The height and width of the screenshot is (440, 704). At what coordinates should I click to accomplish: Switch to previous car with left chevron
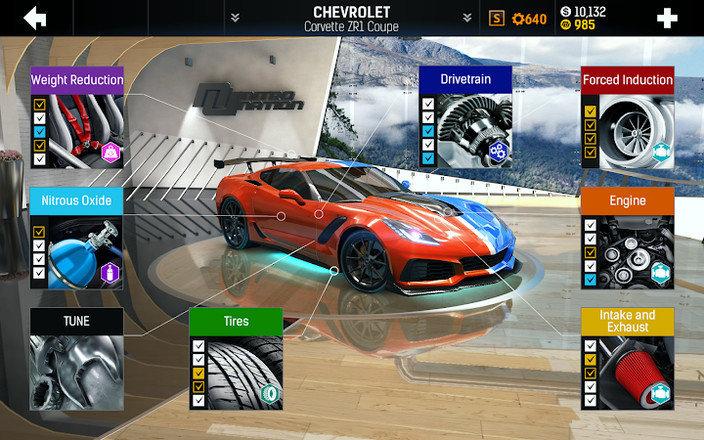pyautogui.click(x=235, y=17)
